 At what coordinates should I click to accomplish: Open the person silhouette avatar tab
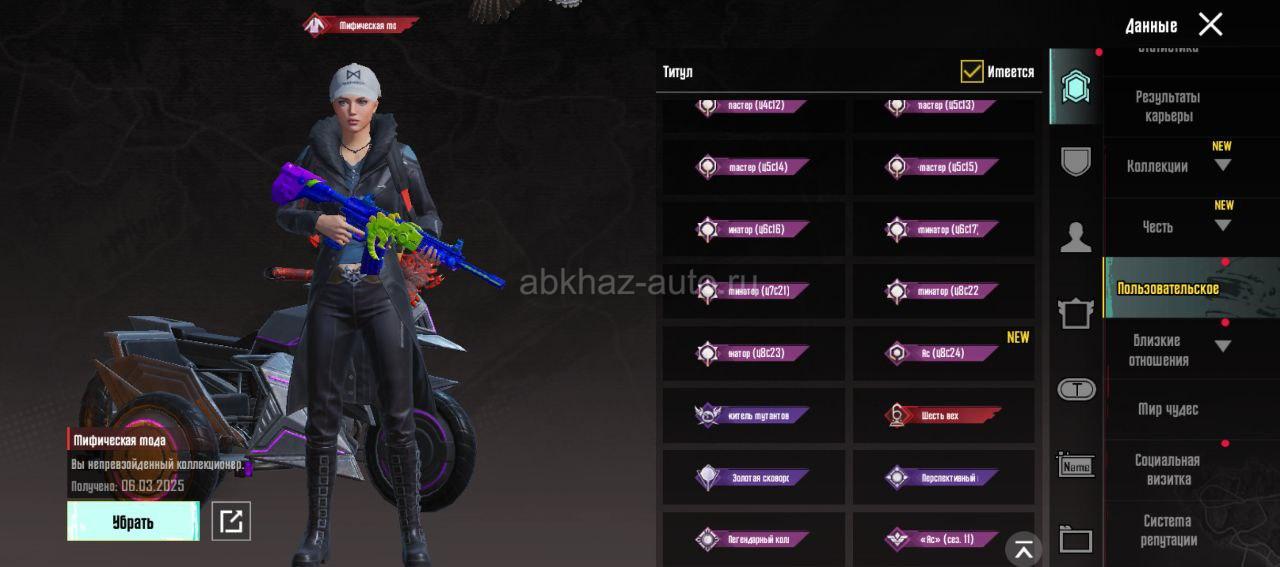click(1076, 237)
